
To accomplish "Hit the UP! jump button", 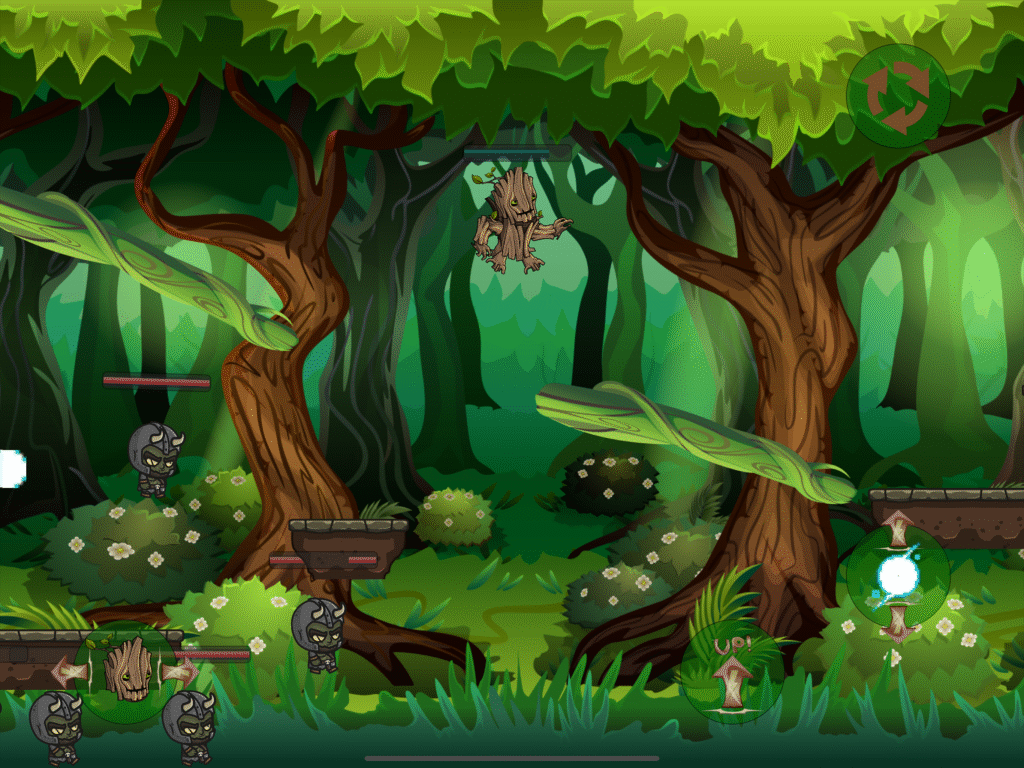I will click(x=731, y=671).
